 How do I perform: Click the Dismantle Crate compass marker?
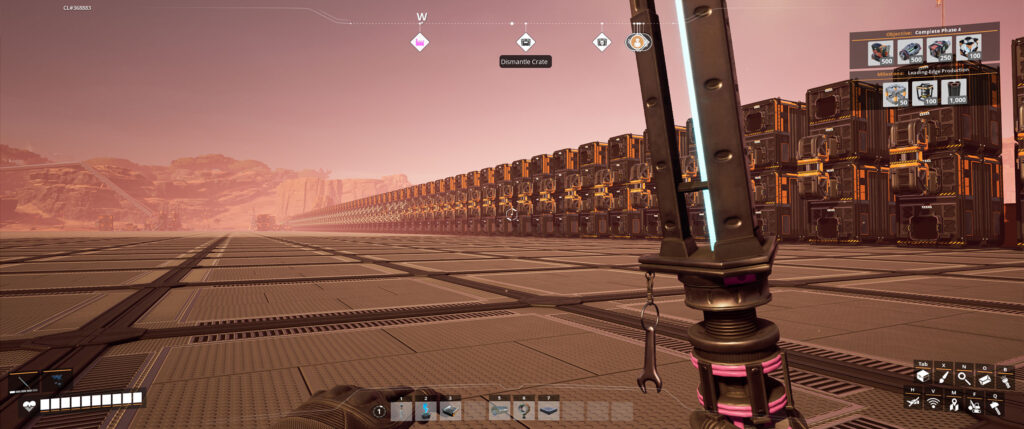(526, 41)
